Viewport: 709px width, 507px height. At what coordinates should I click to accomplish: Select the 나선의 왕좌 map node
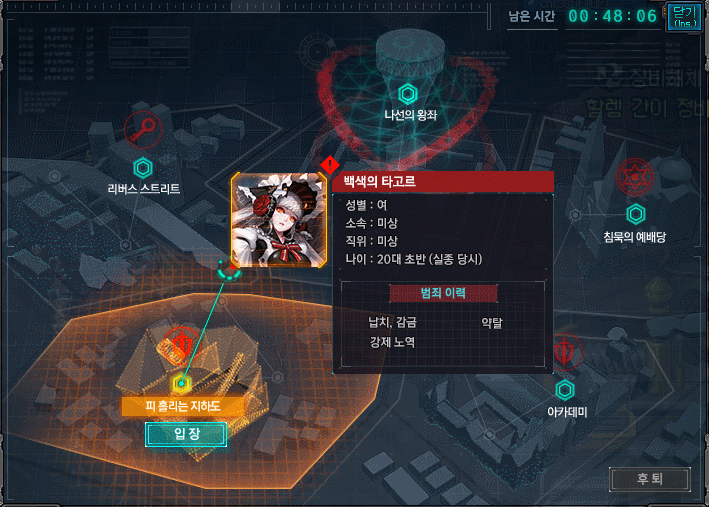click(407, 94)
